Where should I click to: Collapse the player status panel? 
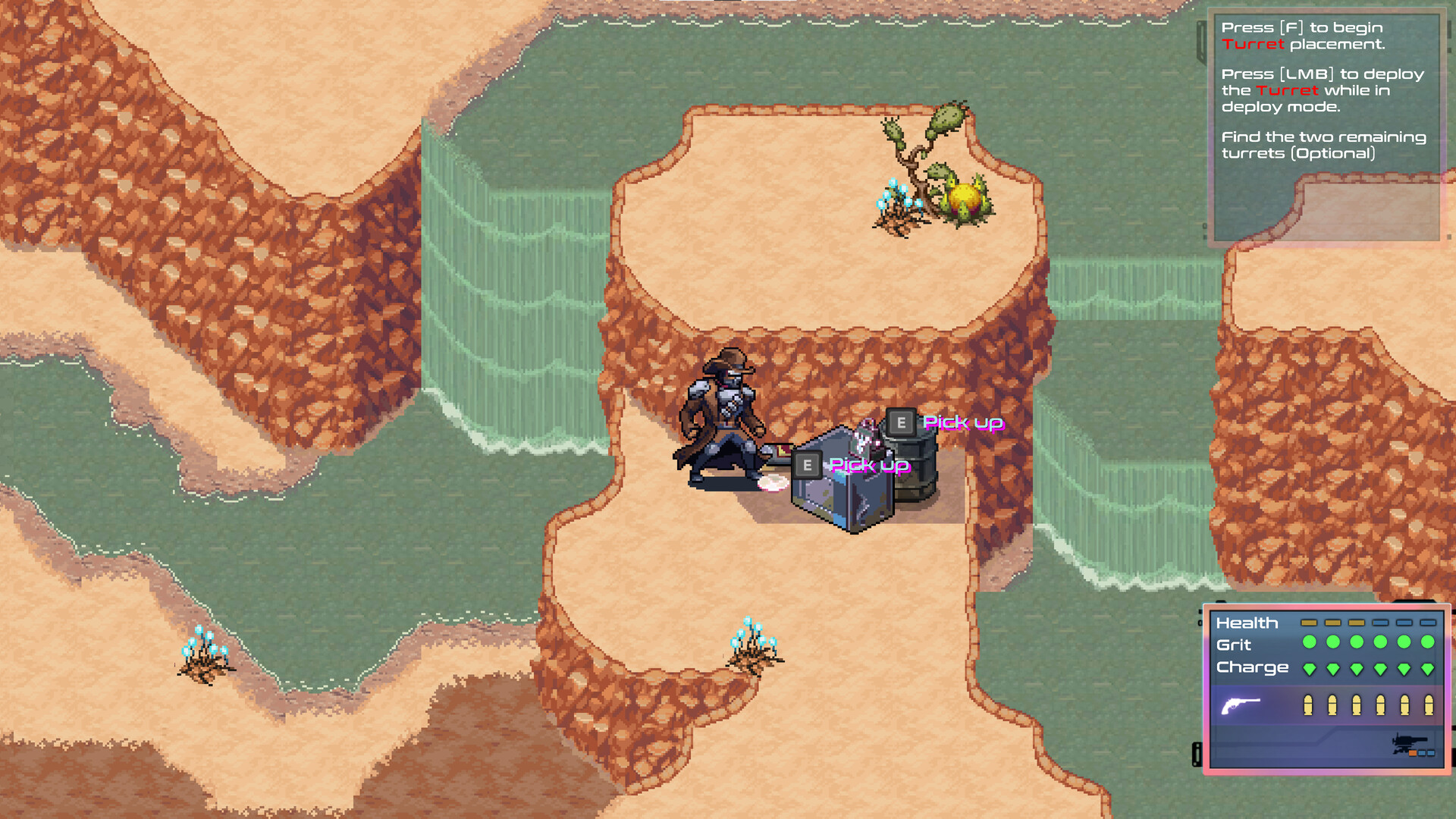1327,690
